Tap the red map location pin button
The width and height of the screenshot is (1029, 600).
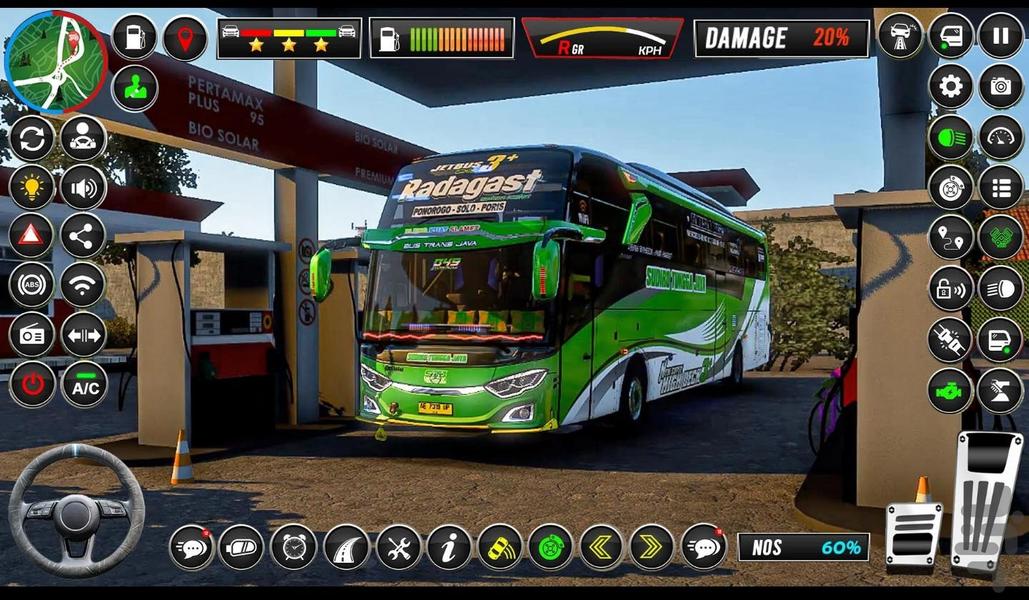click(x=185, y=39)
